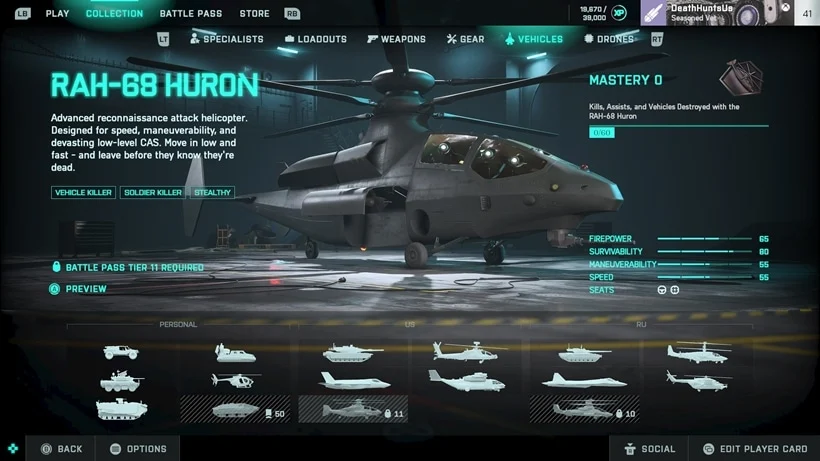
Task: Select the small scout helicopter thumbnail
Action: [235, 380]
